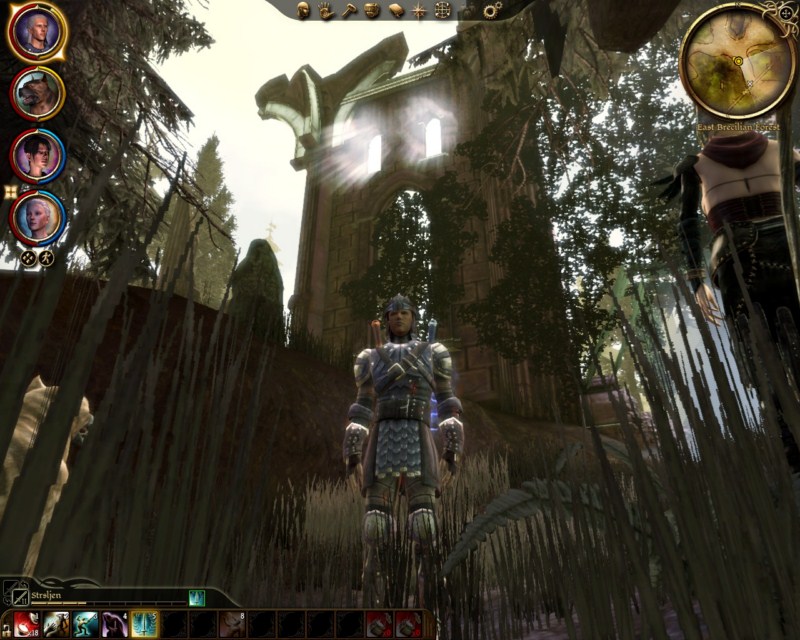The image size is (800, 640).
Task: Select the white-haired hero portrait
Action: click(37, 32)
